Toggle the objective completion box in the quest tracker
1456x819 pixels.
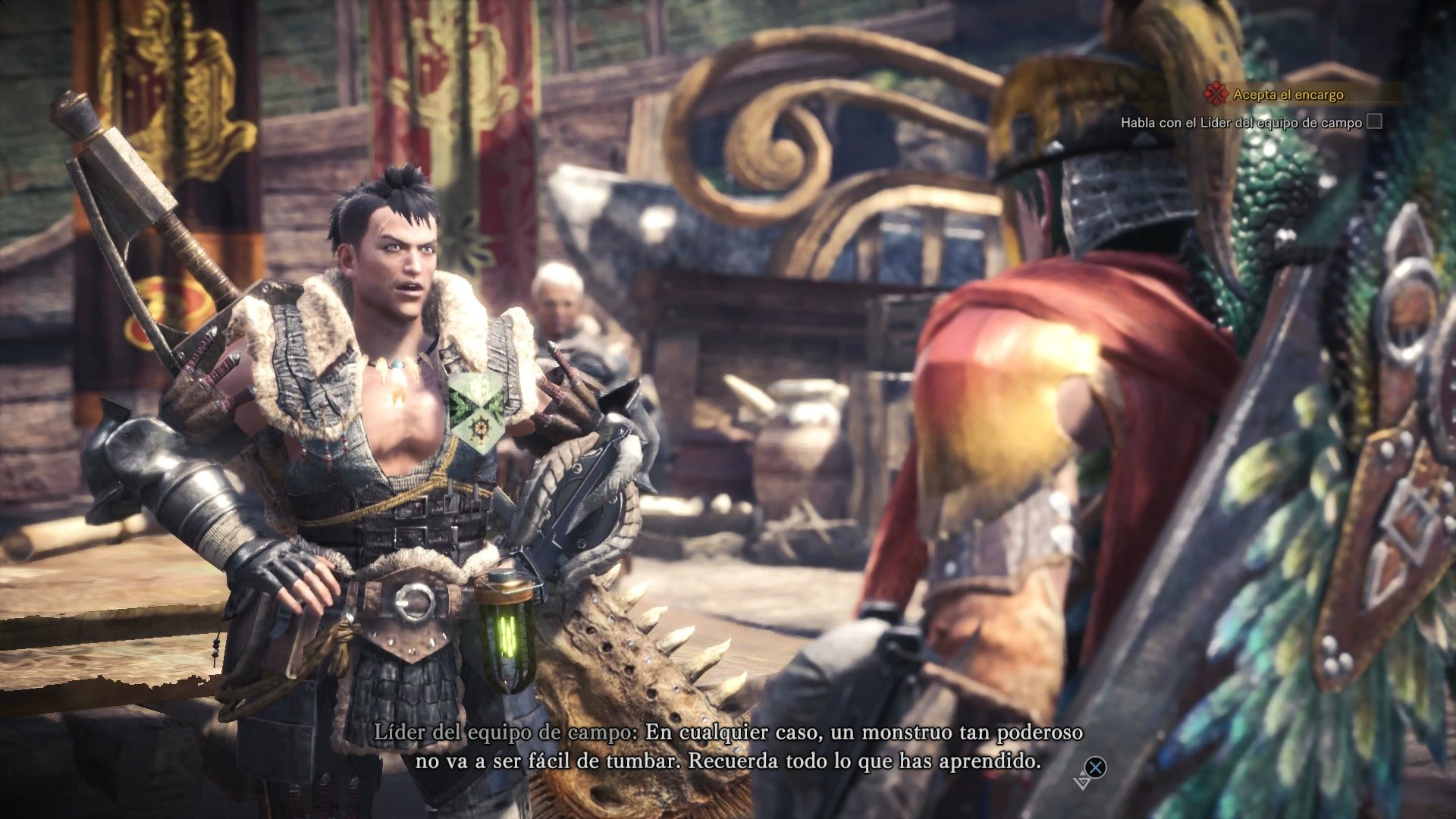(x=1374, y=122)
